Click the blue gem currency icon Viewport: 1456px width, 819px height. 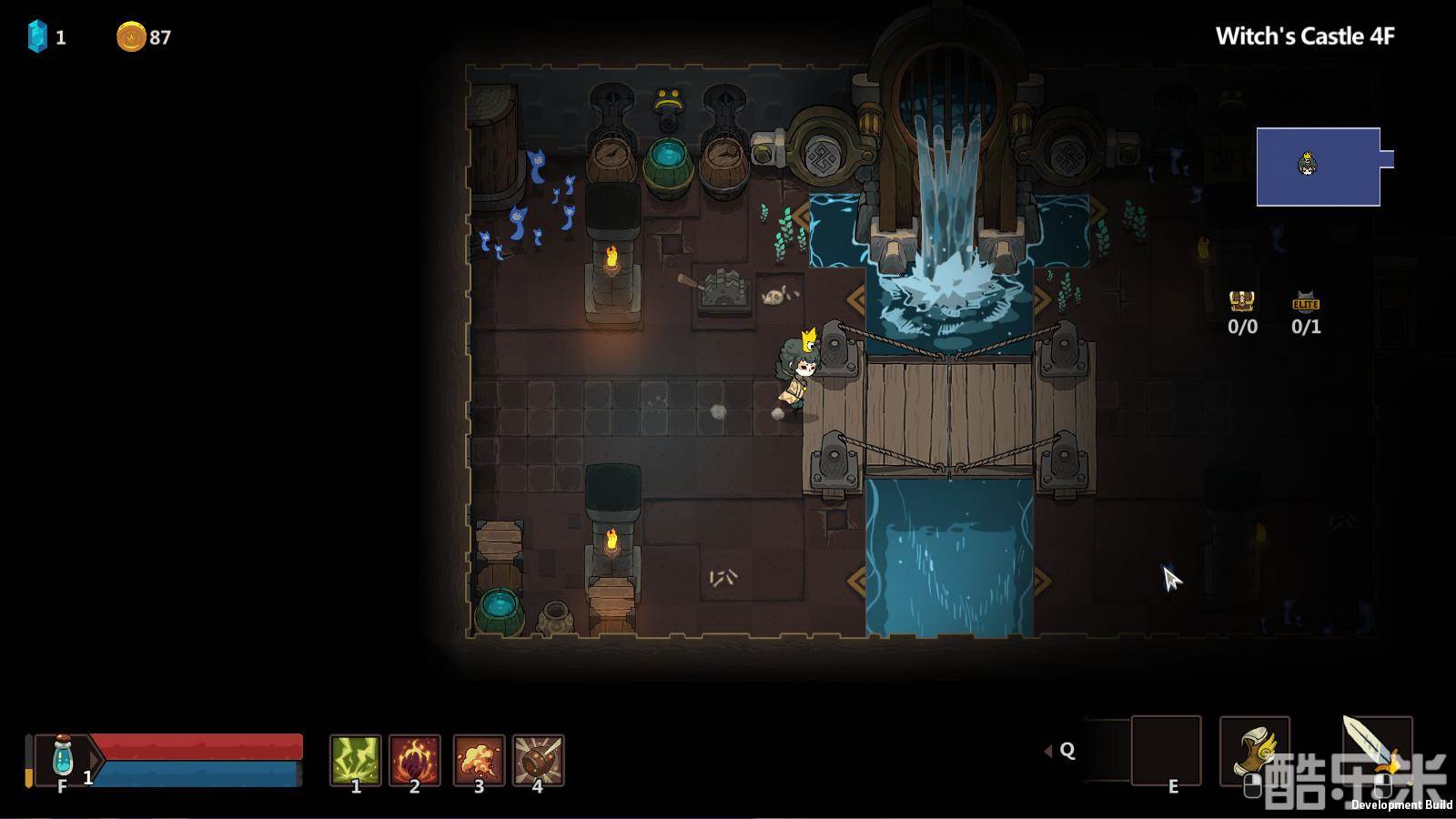click(x=37, y=36)
